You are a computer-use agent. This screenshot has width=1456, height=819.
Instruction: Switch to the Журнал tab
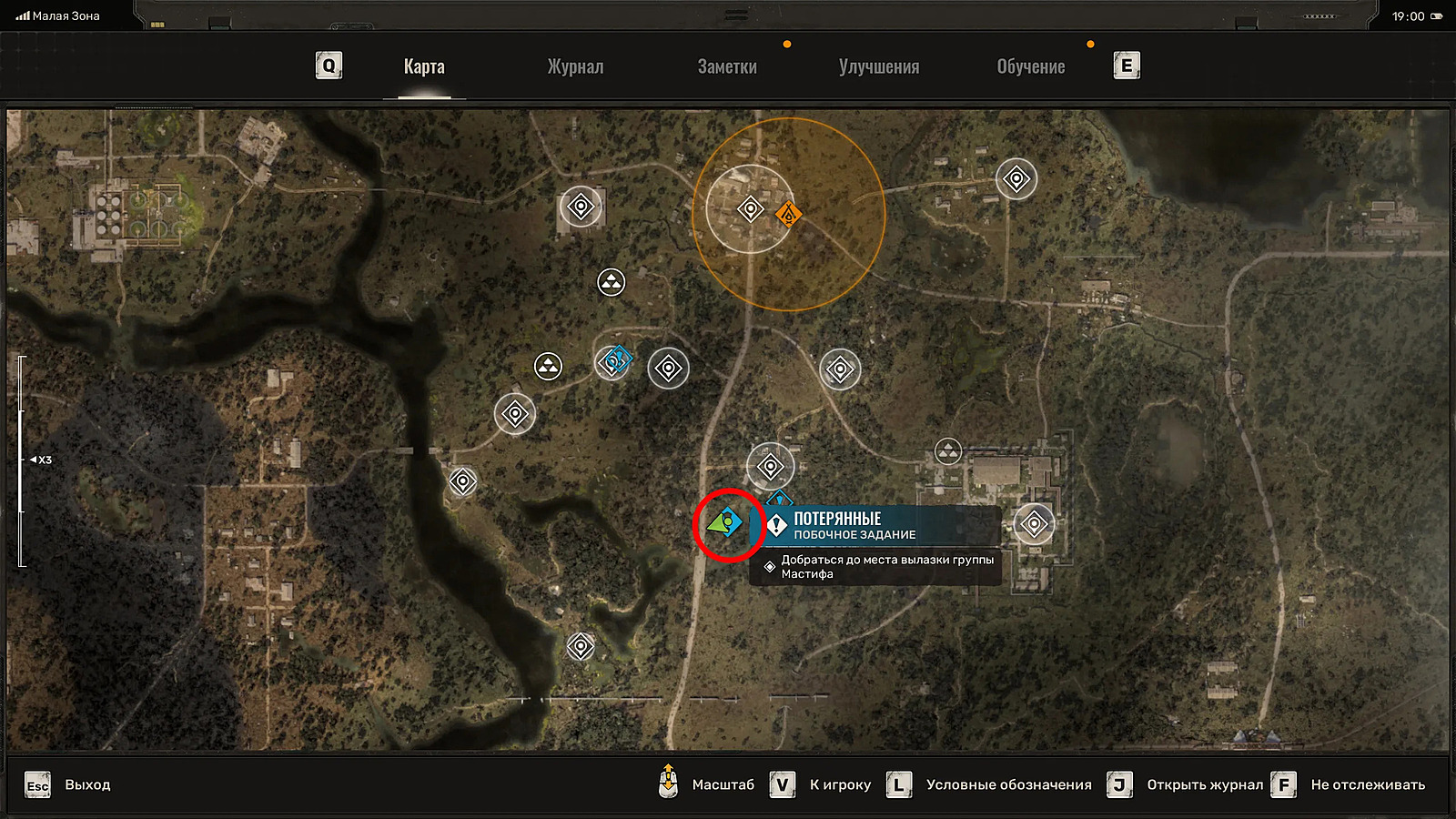[575, 66]
